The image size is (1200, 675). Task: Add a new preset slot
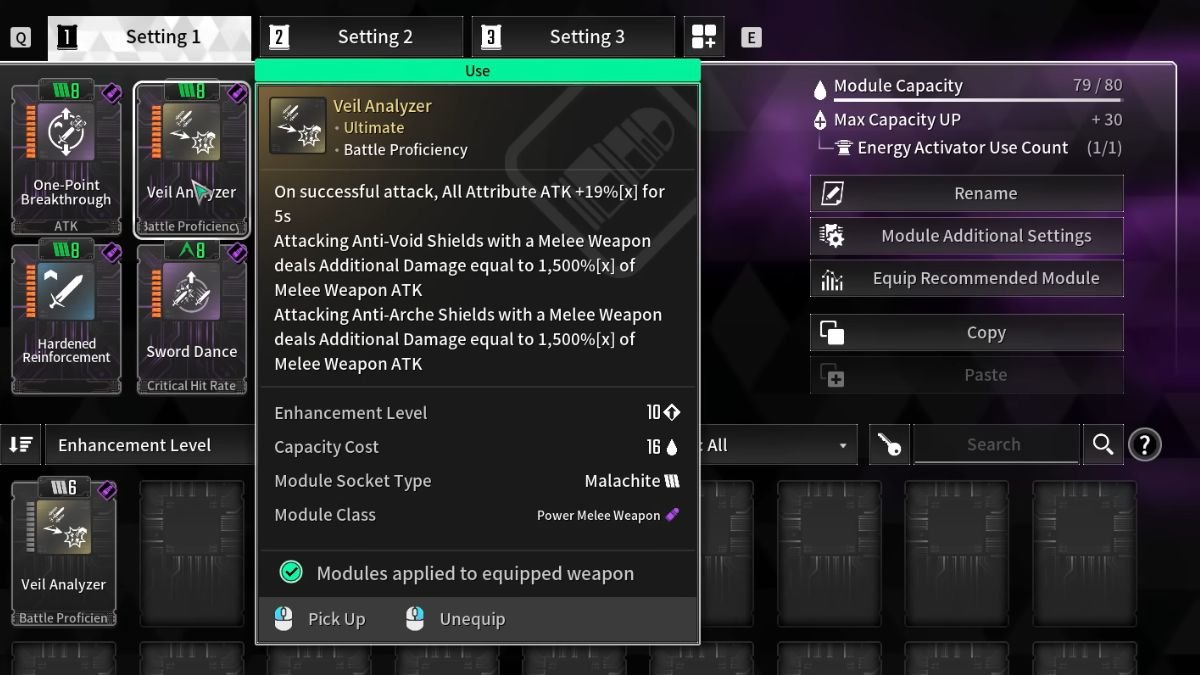704,38
